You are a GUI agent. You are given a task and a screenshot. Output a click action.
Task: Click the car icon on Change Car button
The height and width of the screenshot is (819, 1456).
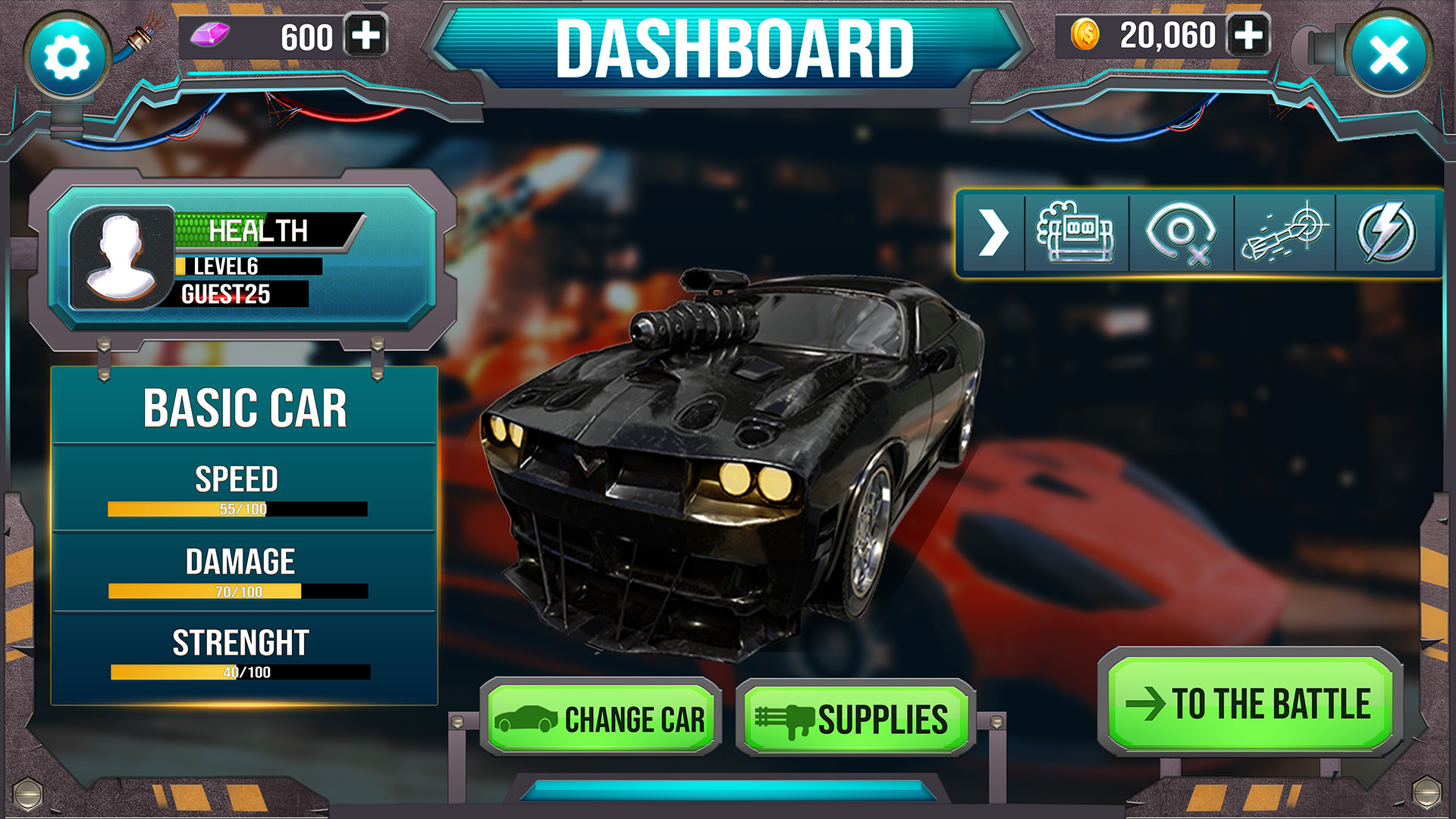coord(528,719)
